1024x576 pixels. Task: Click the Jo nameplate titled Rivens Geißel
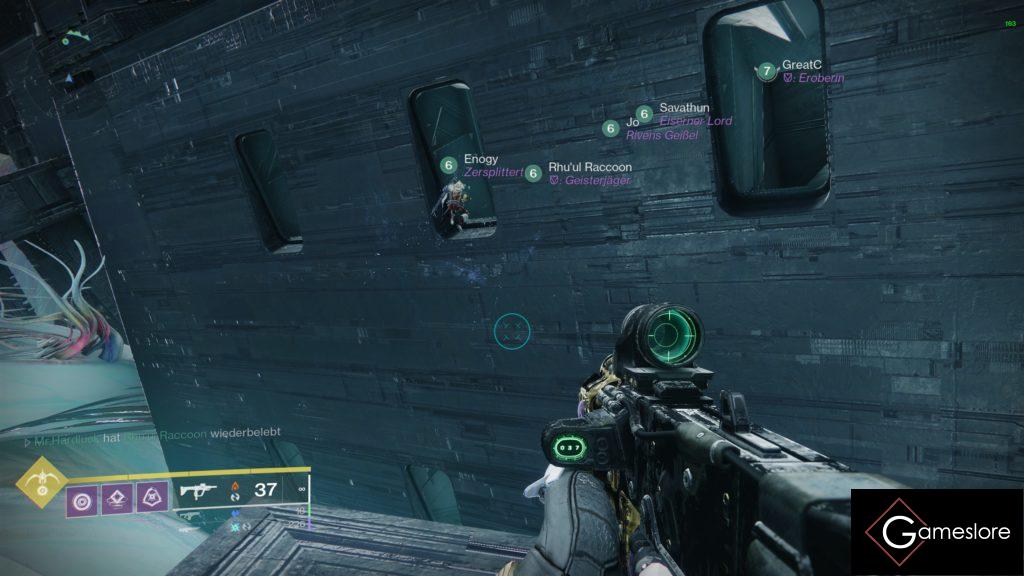coord(632,123)
